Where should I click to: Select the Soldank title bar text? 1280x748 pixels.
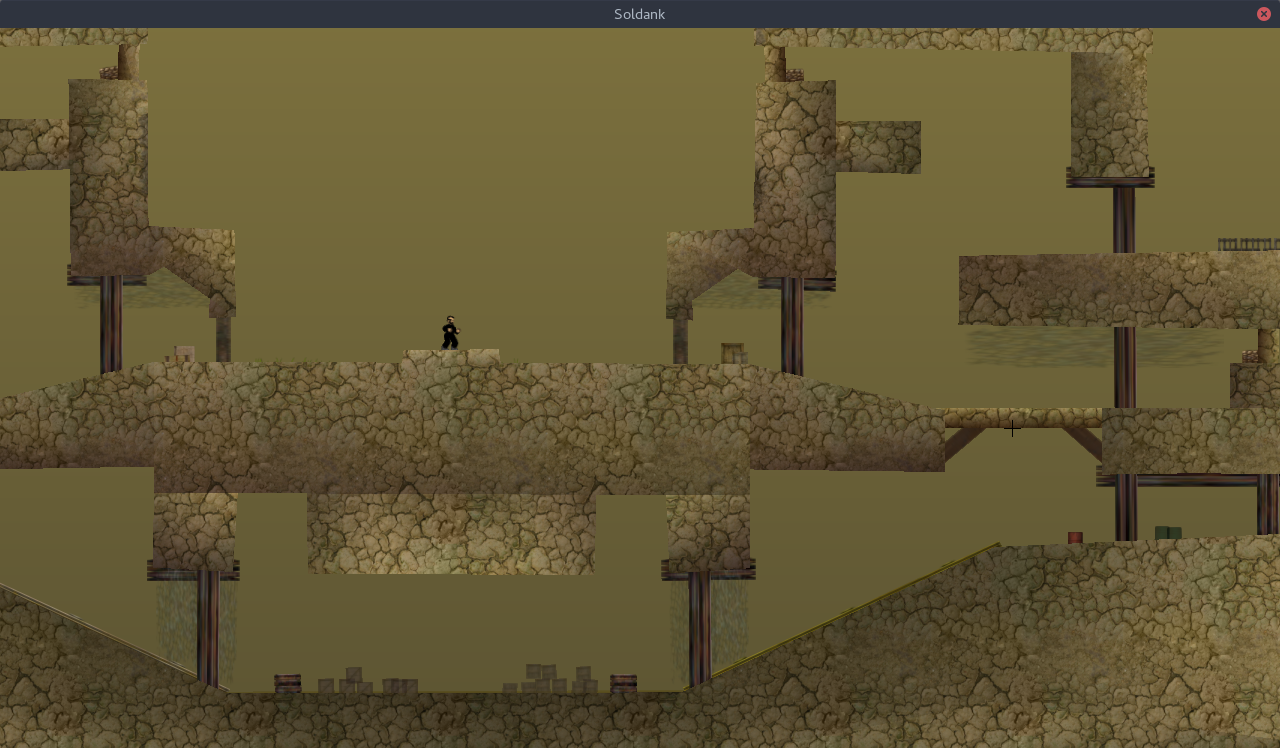(x=639, y=13)
